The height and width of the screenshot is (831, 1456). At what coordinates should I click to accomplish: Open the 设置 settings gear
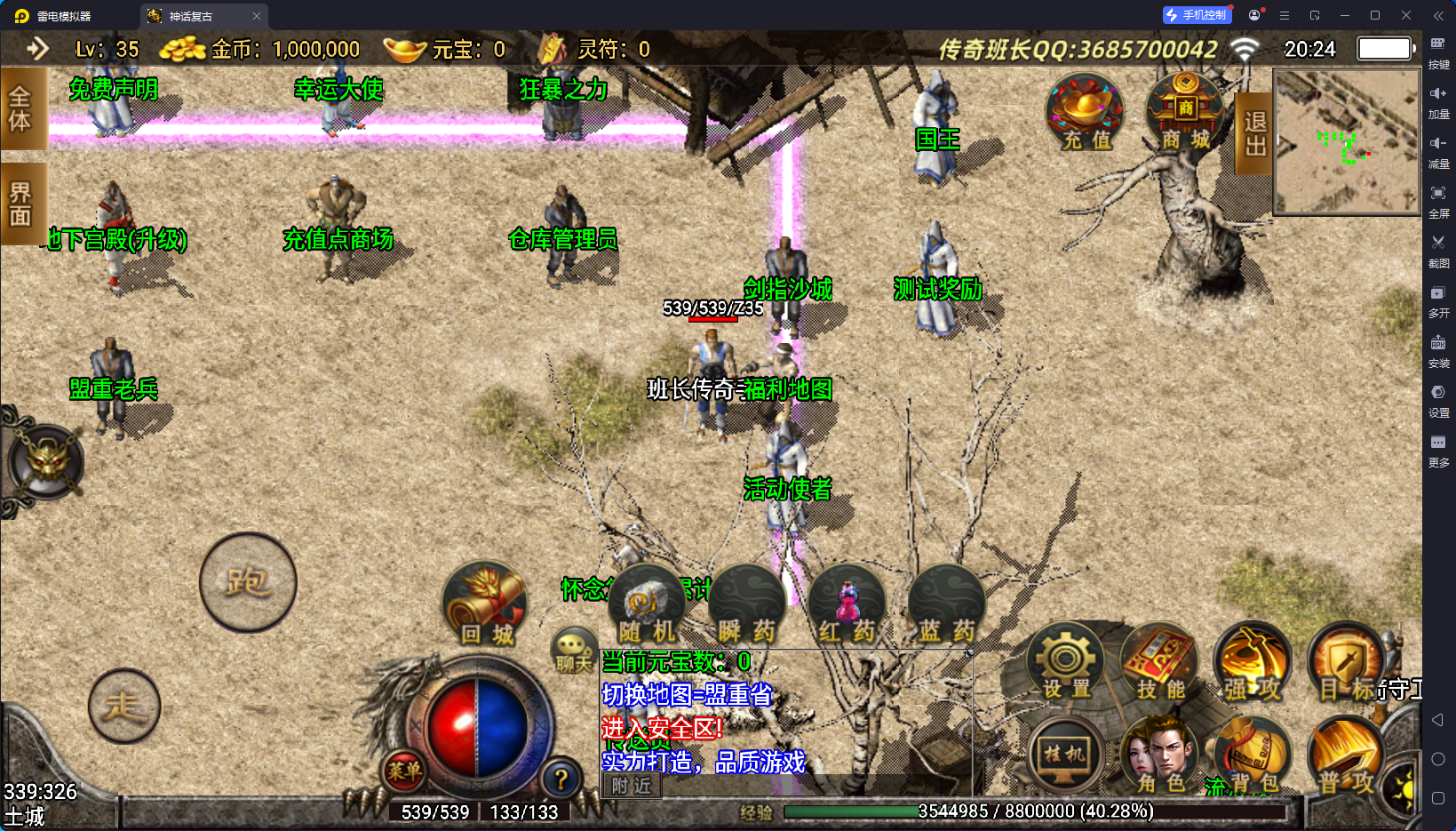pyautogui.click(x=1065, y=663)
